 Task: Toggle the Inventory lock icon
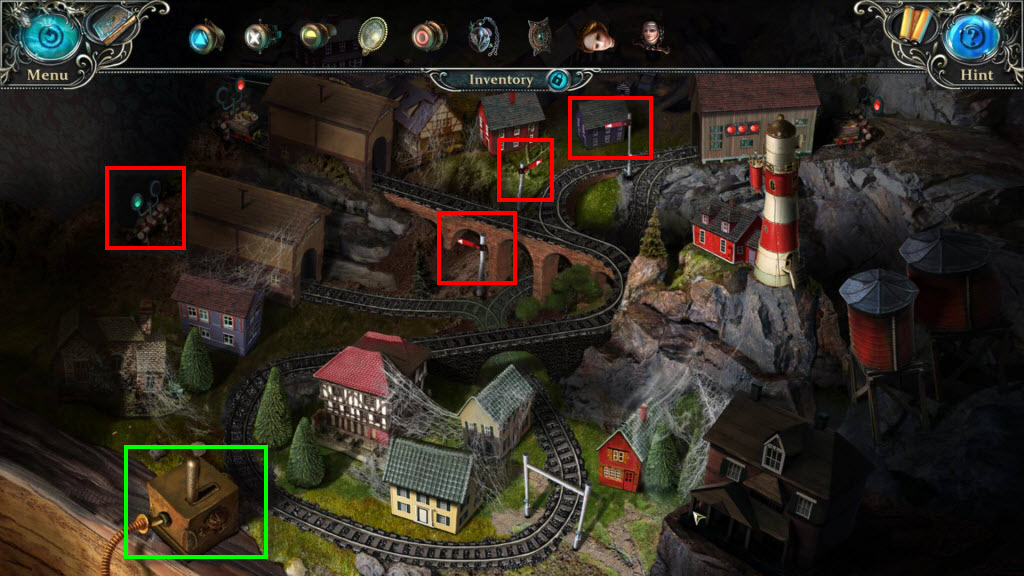click(x=558, y=80)
